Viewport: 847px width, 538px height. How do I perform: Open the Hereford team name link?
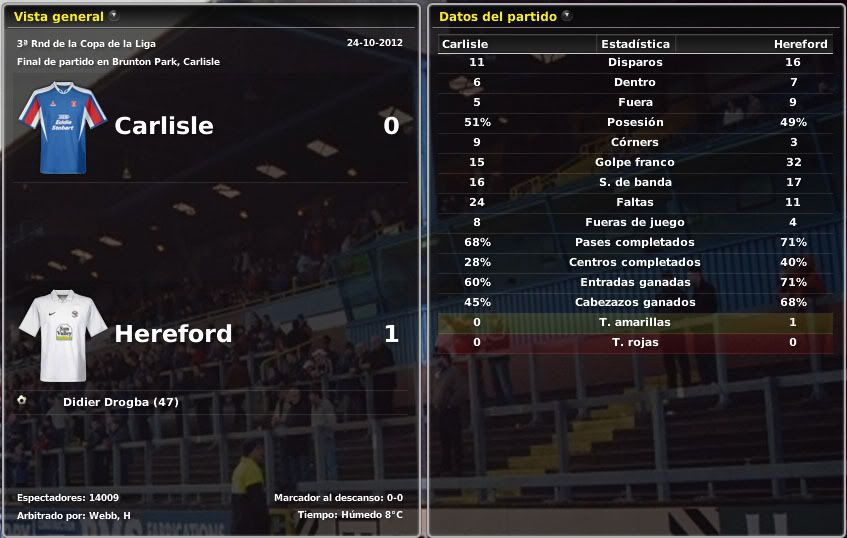click(x=173, y=333)
